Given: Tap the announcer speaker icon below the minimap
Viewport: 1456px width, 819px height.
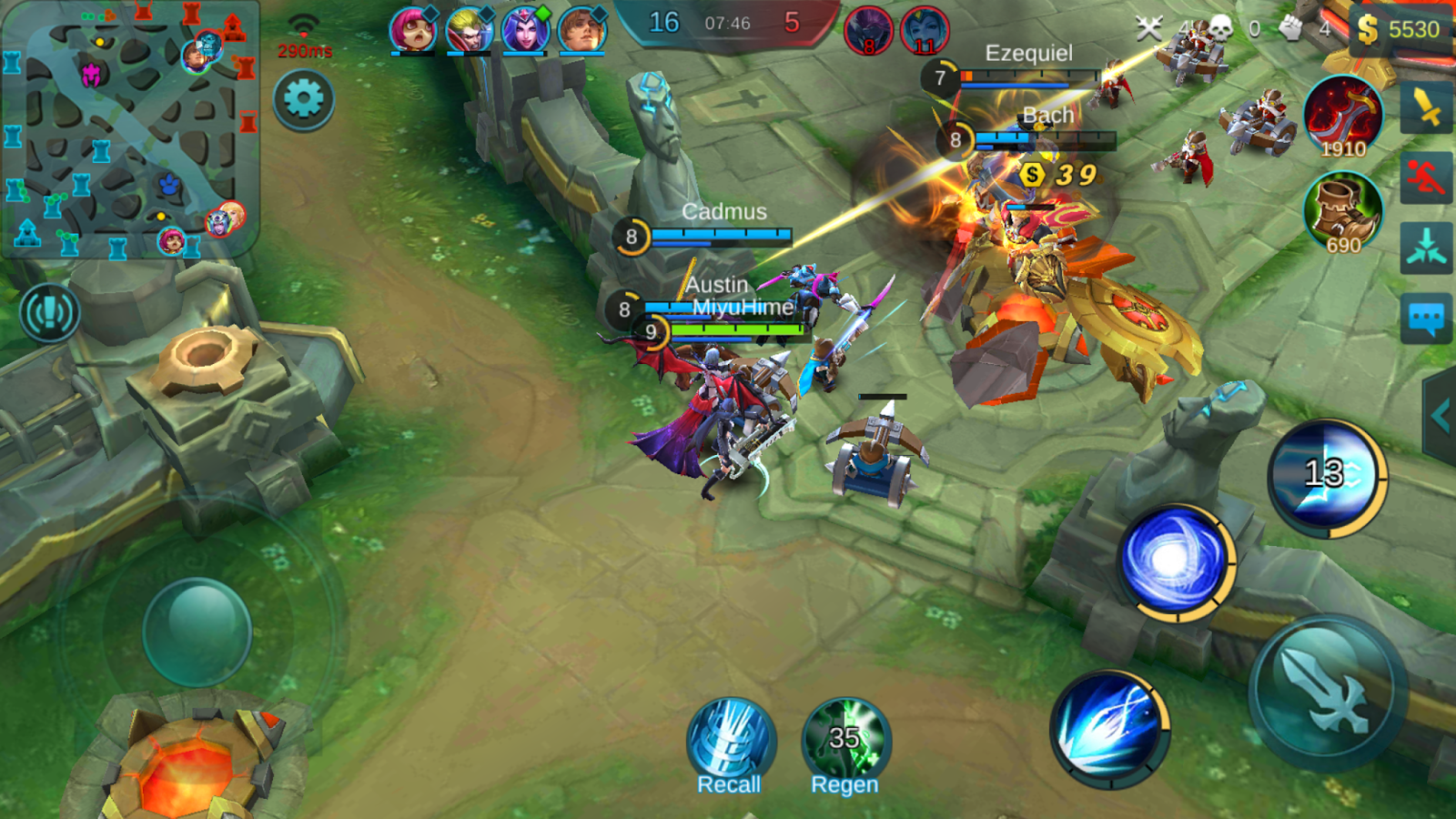Looking at the screenshot, I should pyautogui.click(x=49, y=312).
